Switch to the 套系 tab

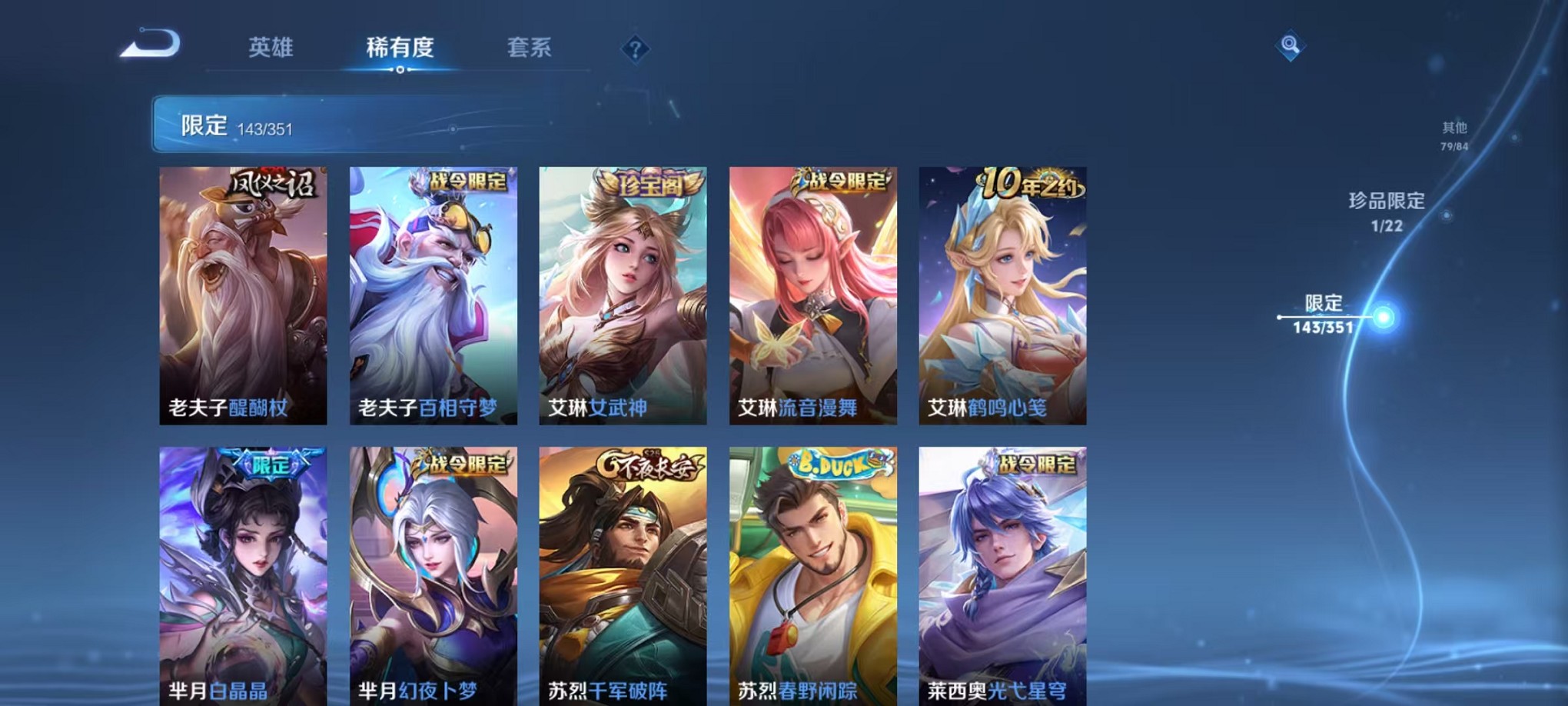tap(530, 48)
